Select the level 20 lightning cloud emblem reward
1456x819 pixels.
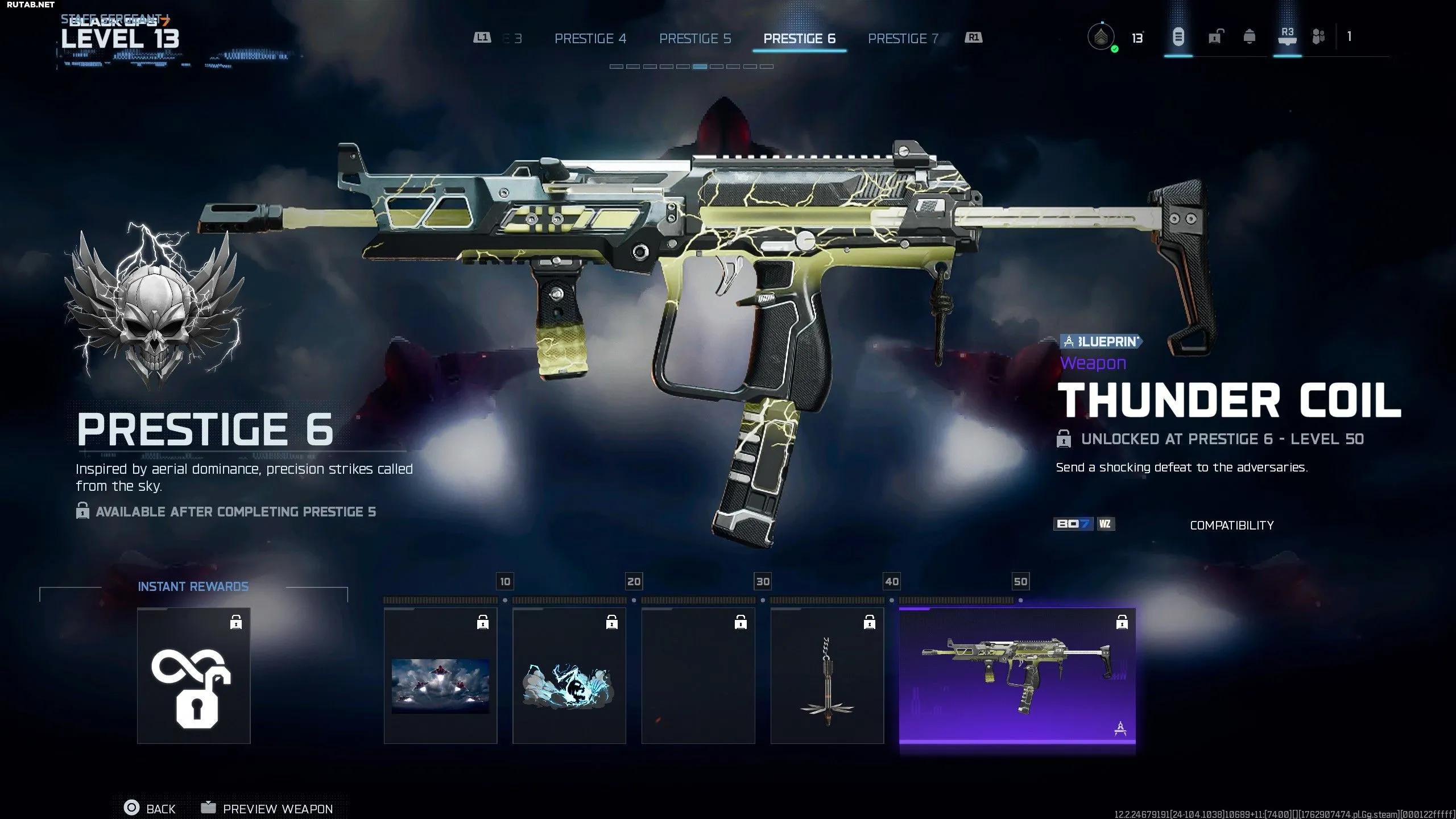pyautogui.click(x=569, y=676)
